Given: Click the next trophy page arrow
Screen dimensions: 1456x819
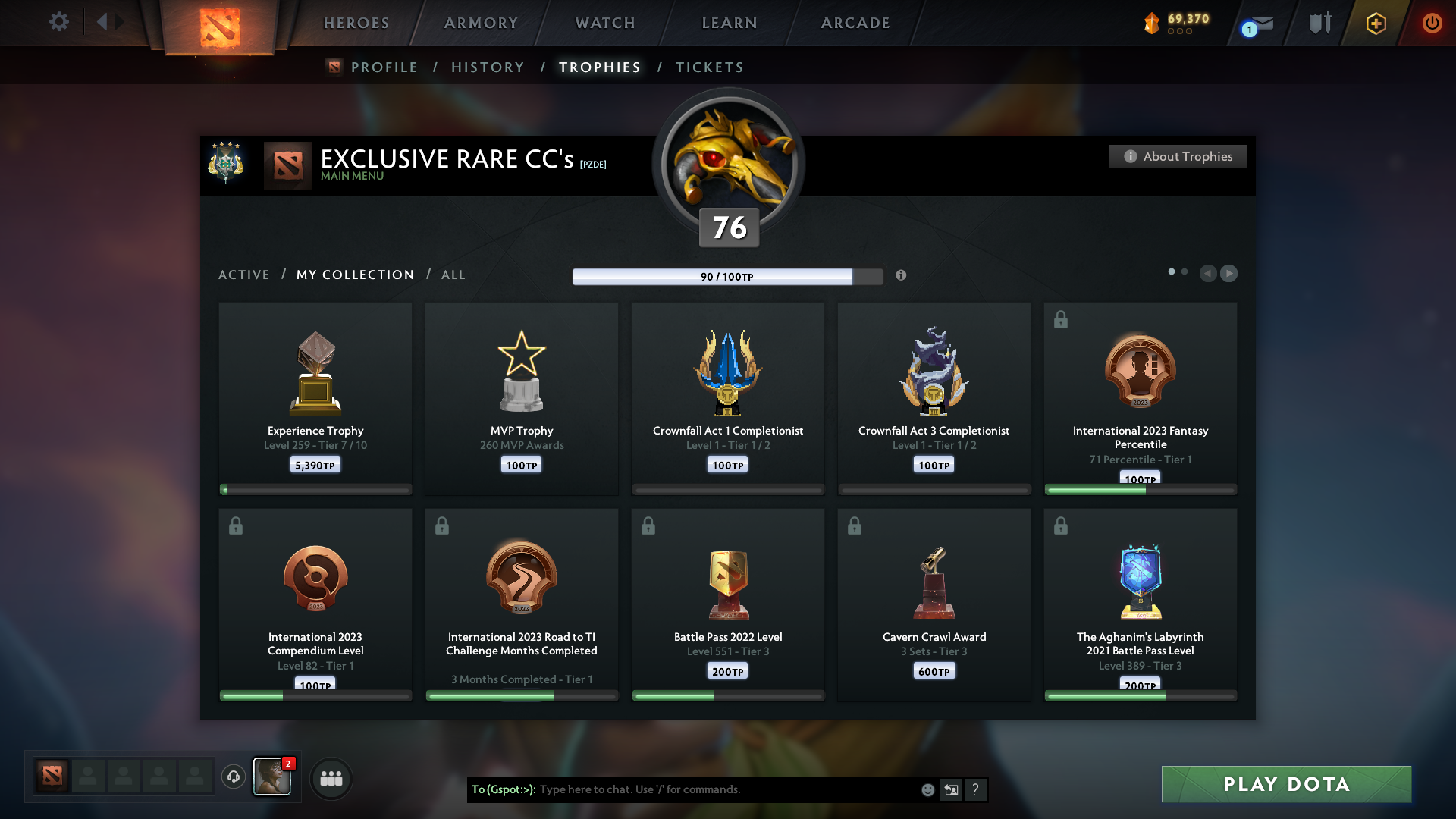Looking at the screenshot, I should (x=1229, y=273).
